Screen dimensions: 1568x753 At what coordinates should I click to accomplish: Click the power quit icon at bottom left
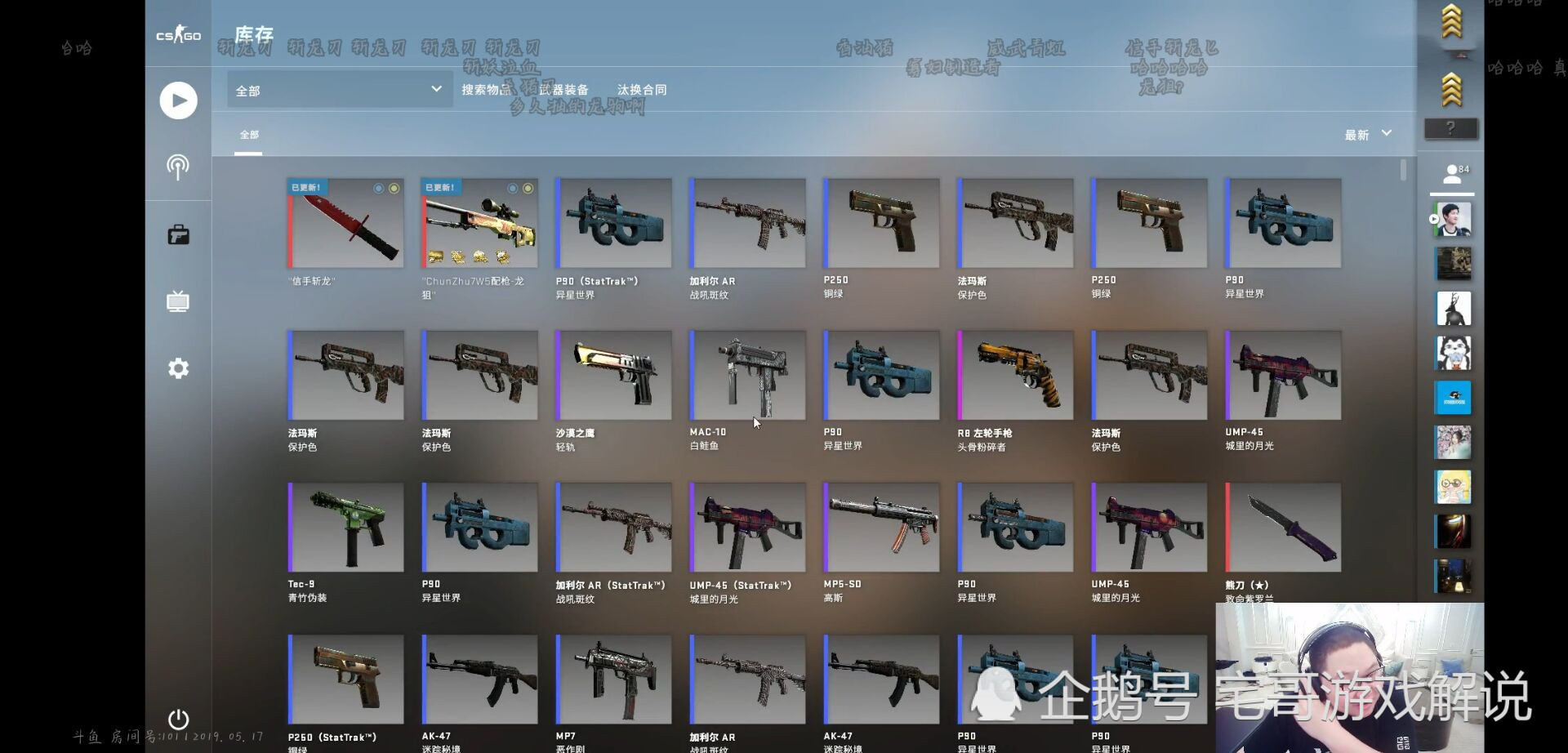pyautogui.click(x=178, y=720)
